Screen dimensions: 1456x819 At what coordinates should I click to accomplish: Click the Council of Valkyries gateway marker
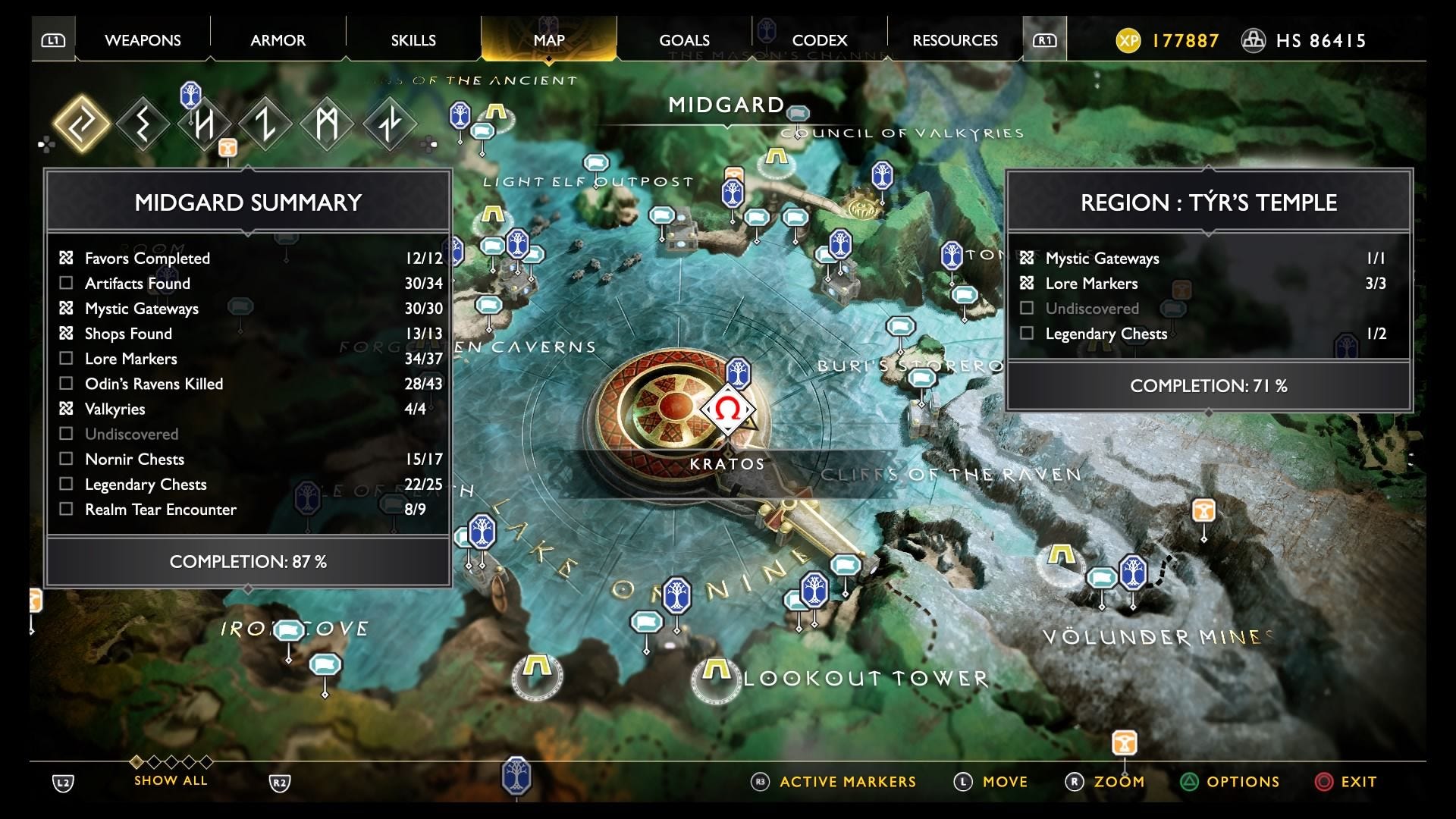tap(776, 158)
